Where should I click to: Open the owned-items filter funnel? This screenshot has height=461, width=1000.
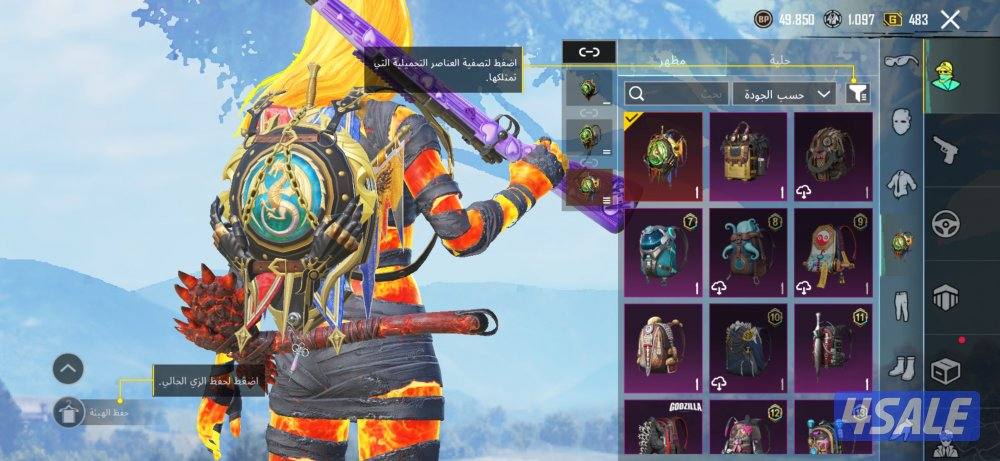pos(857,93)
